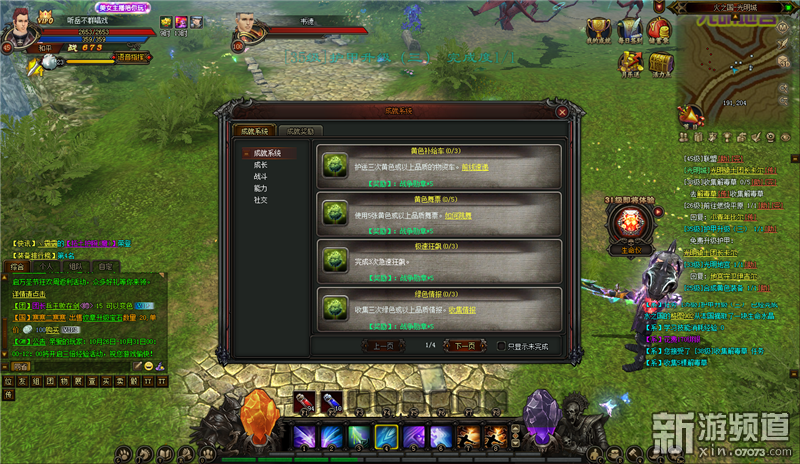Close the achievement system window

[x=562, y=113]
